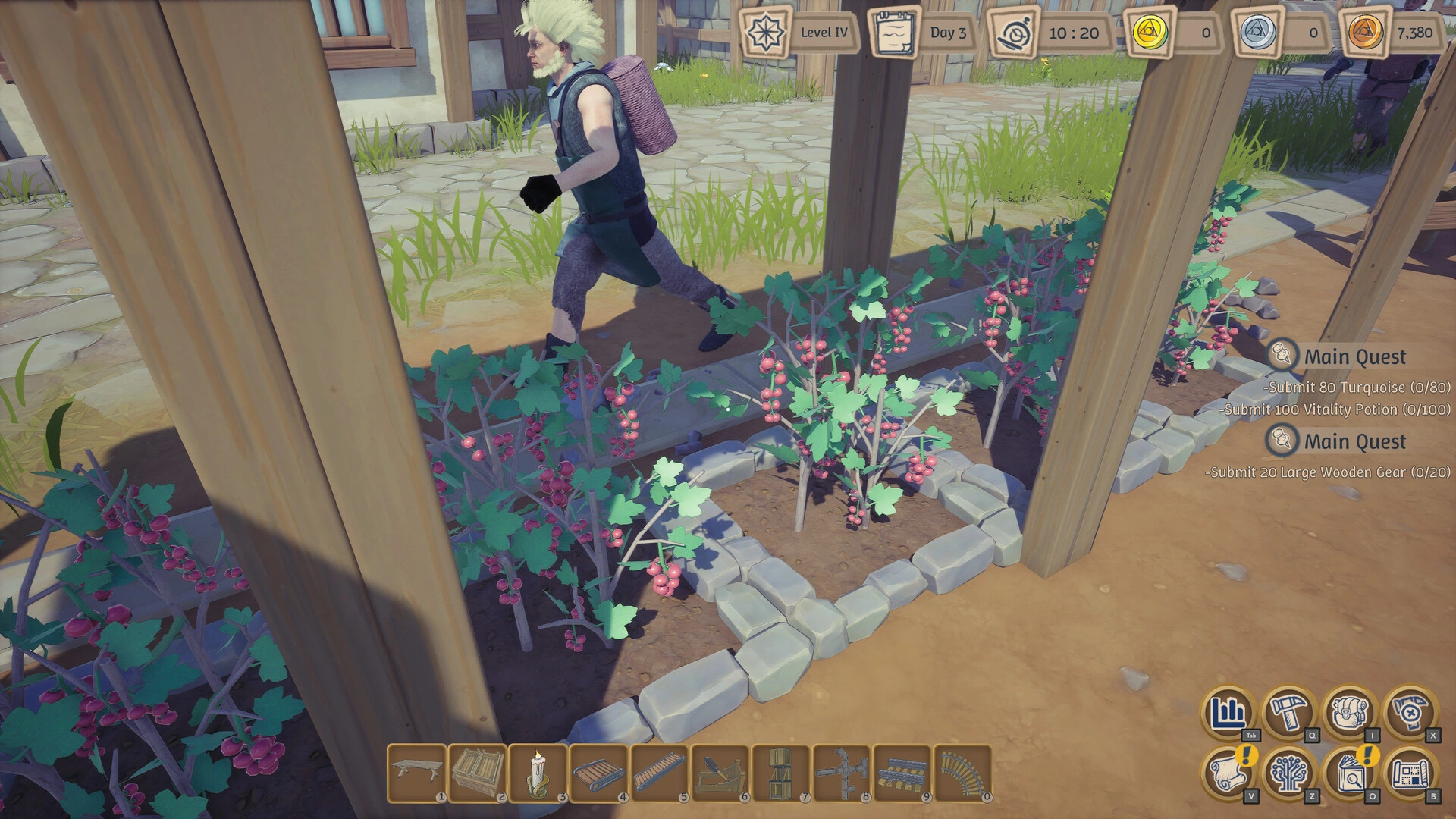Screen dimensions: 1456x819
Task: Open the bar chart statistics icon
Action: pos(1228,713)
